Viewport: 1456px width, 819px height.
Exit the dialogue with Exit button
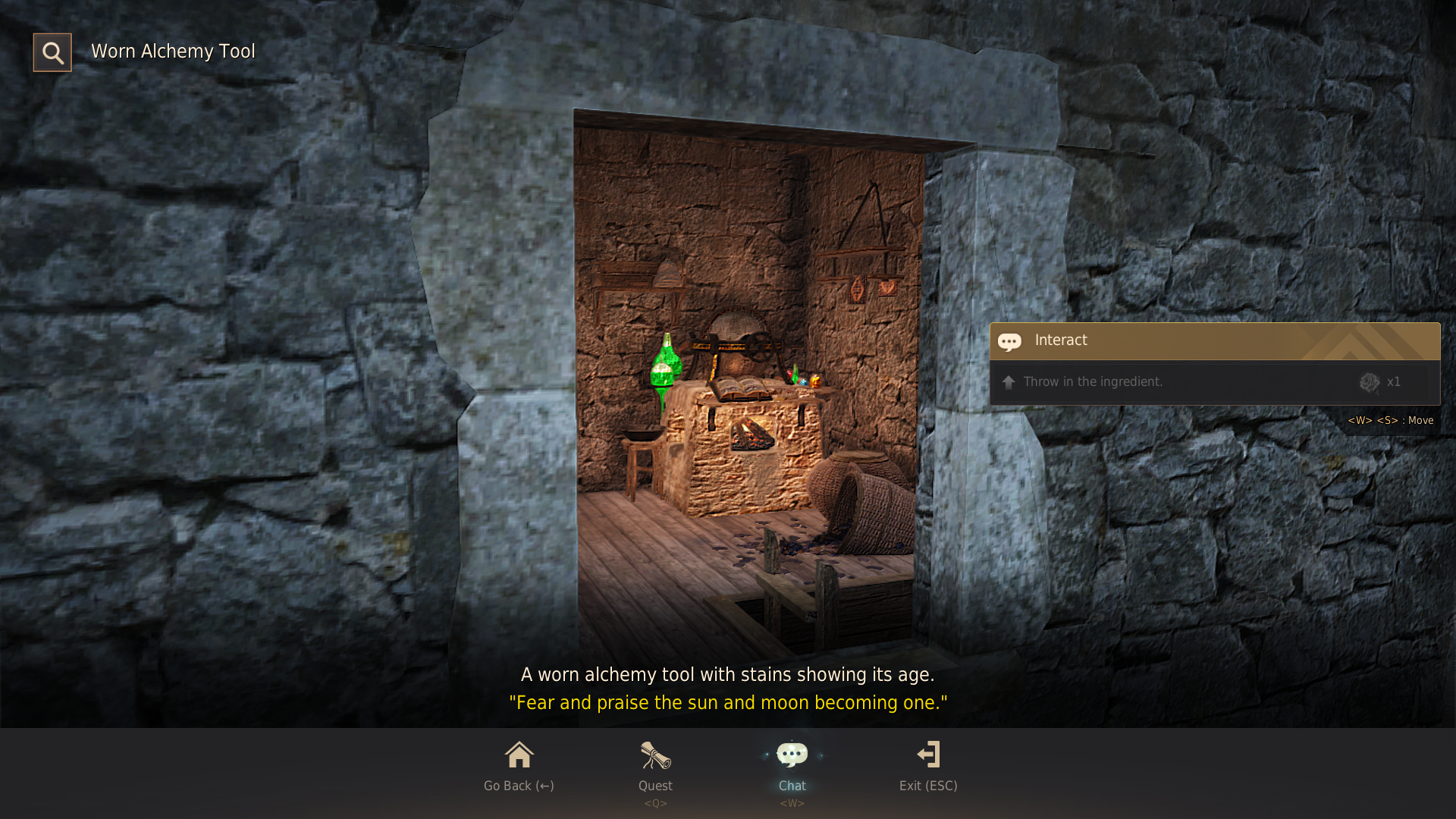tap(928, 764)
